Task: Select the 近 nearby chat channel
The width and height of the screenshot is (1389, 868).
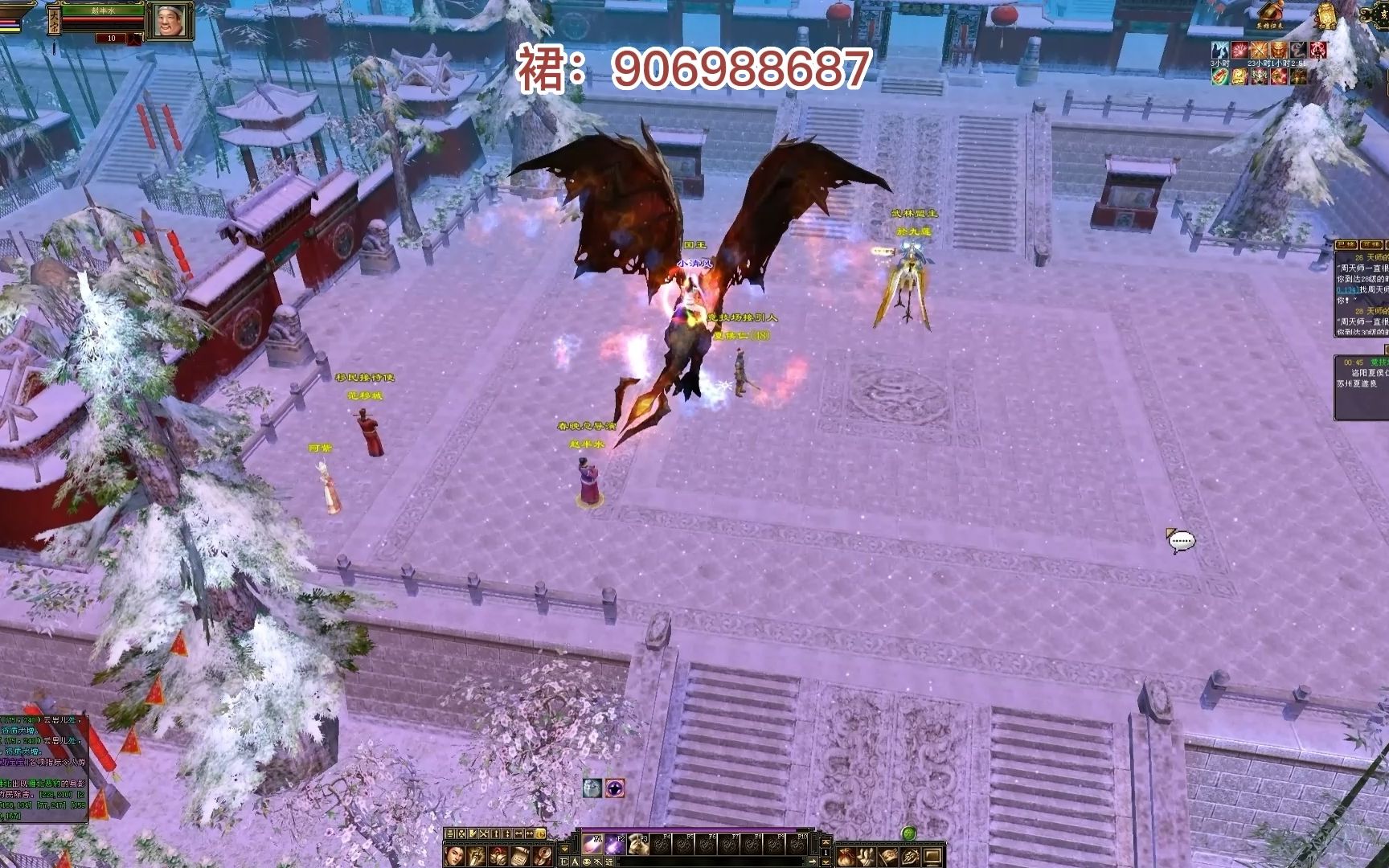Action: (x=608, y=862)
